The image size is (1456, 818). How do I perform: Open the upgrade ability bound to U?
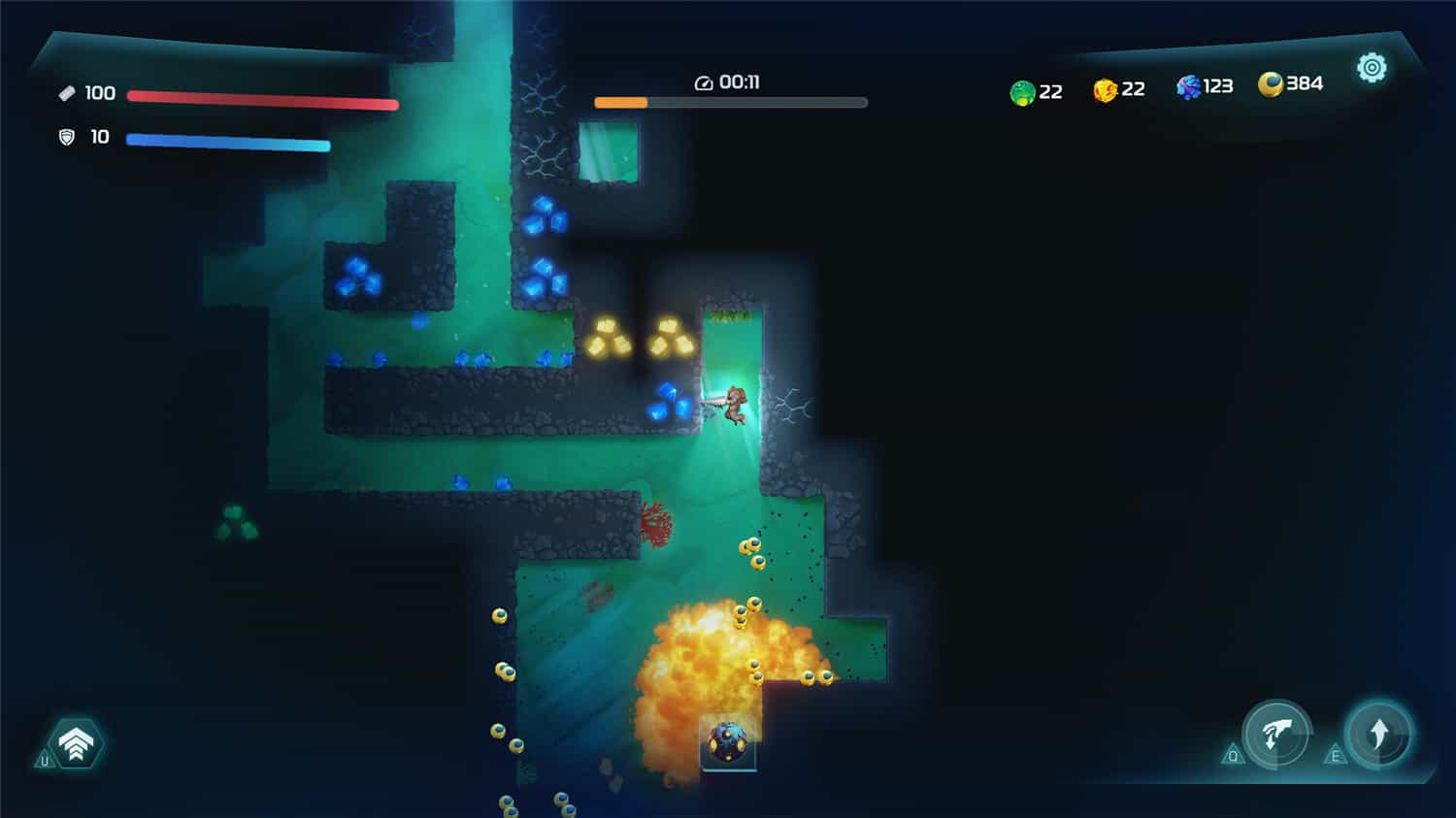click(x=77, y=741)
